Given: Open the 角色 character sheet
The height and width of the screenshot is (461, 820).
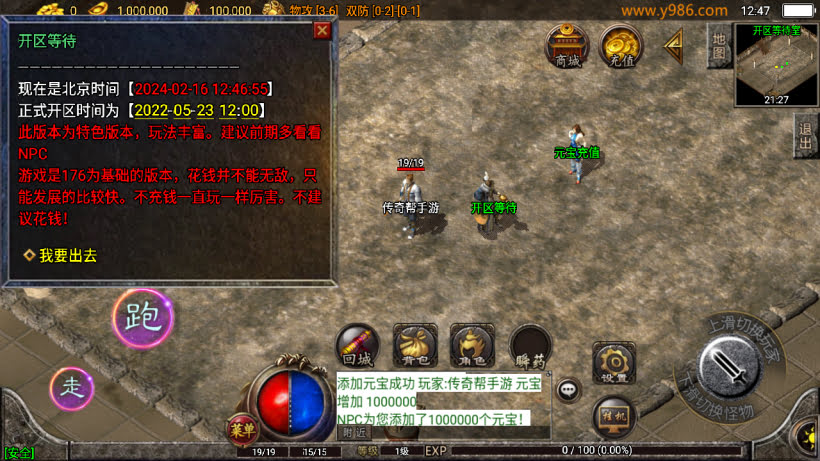Looking at the screenshot, I should coord(472,344).
